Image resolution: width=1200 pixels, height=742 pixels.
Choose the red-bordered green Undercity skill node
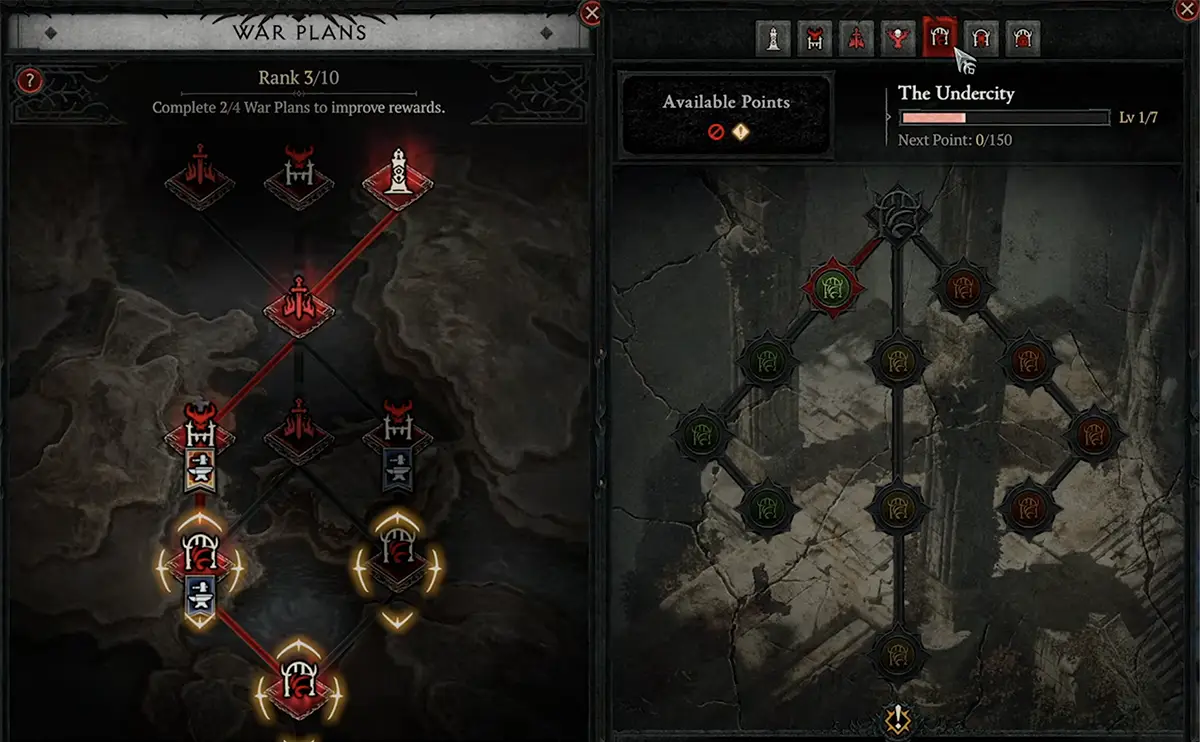coord(832,289)
